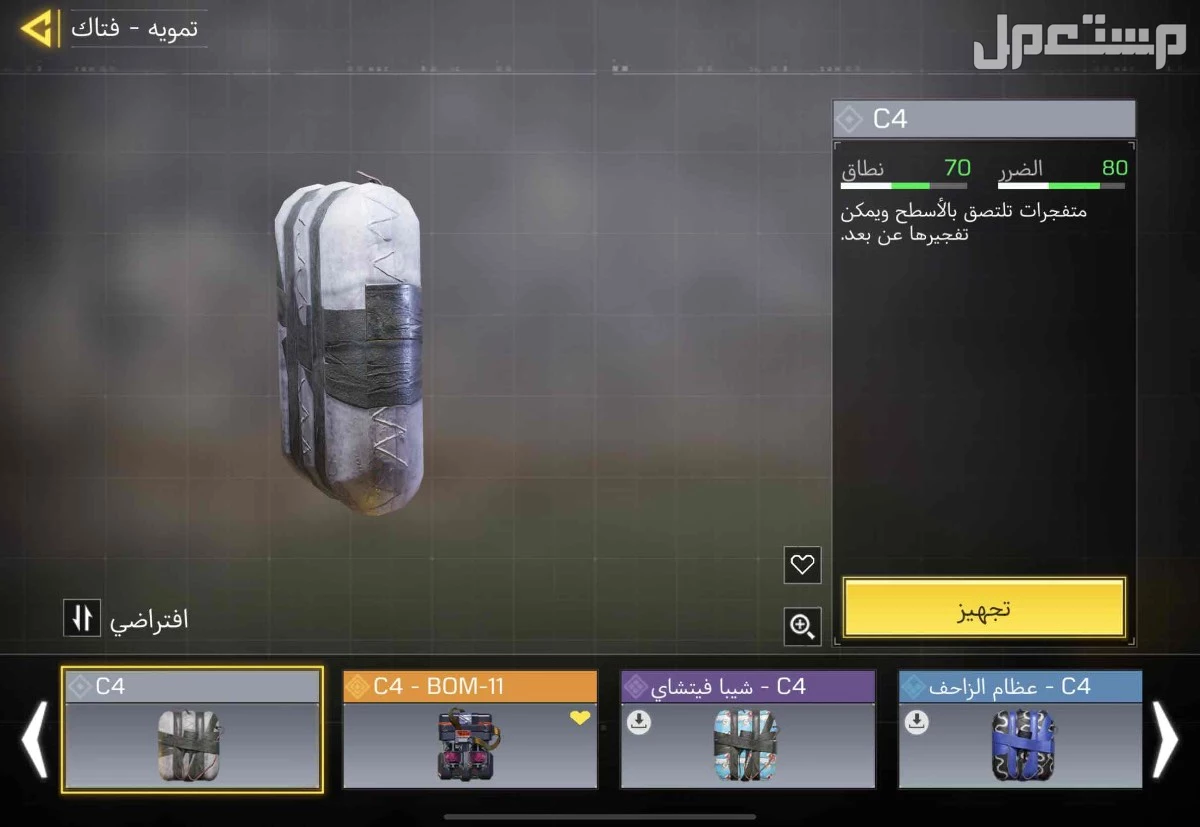This screenshot has width=1200, height=827.
Task: Favorite this skin with the heart icon
Action: [802, 565]
